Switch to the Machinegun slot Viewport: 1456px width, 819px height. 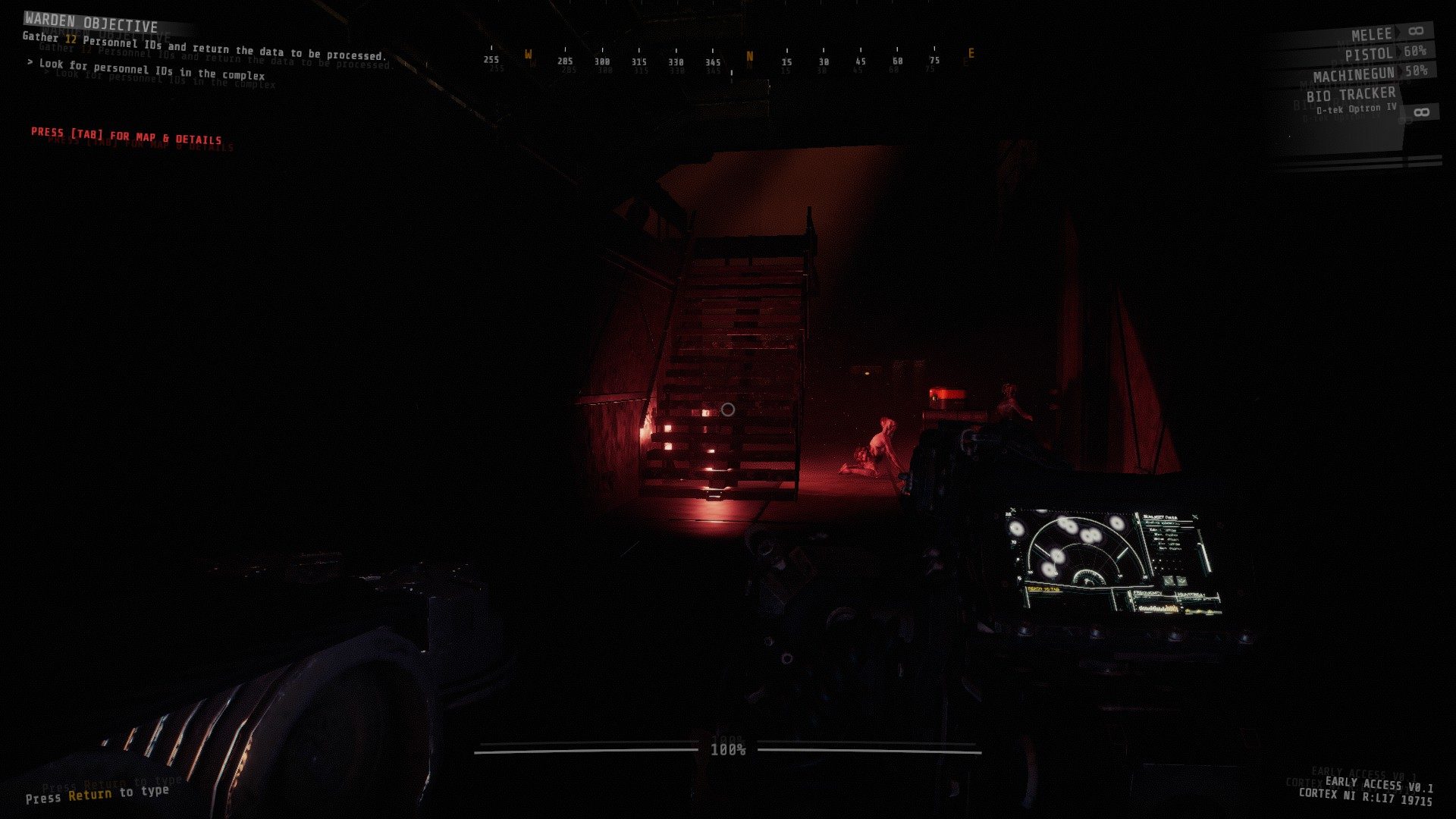pyautogui.click(x=1354, y=75)
